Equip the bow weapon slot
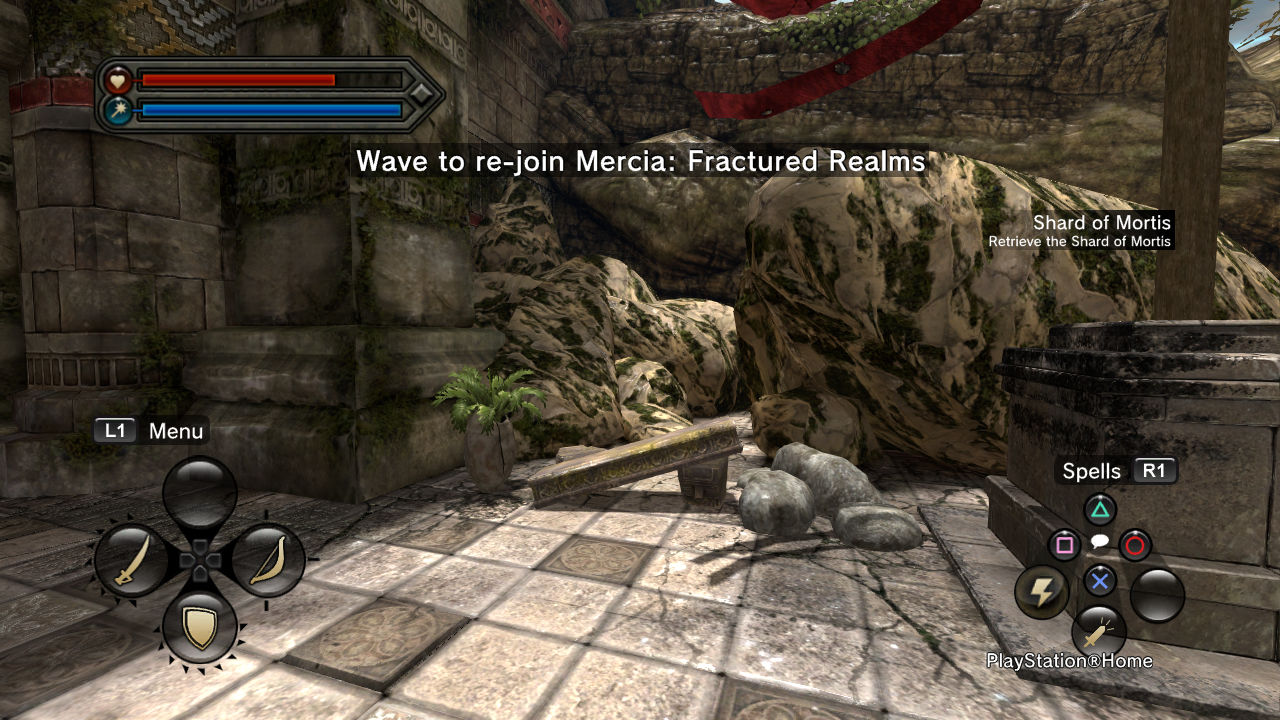This screenshot has height=720, width=1280. tap(268, 561)
